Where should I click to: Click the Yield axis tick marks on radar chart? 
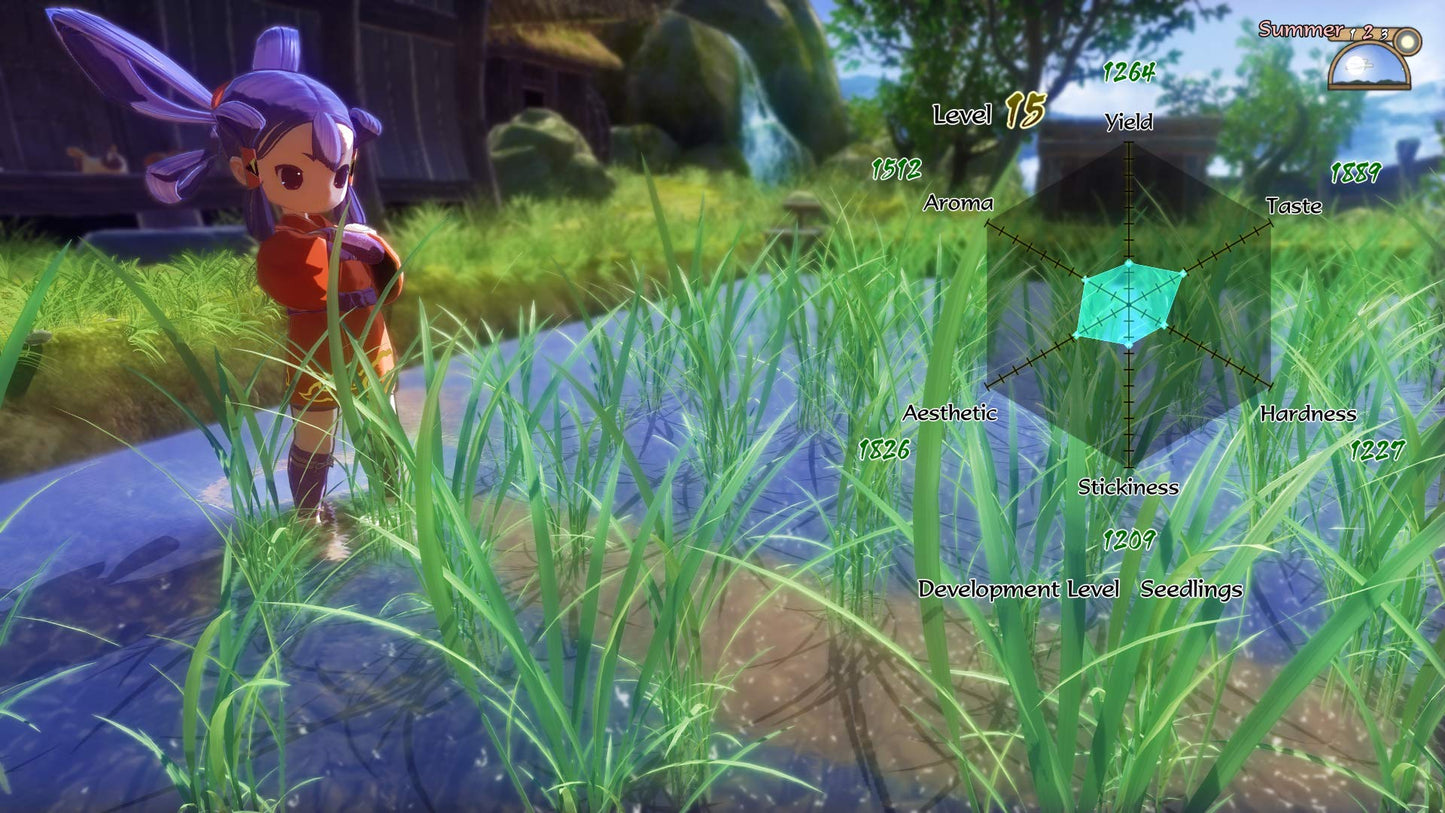(x=1129, y=200)
